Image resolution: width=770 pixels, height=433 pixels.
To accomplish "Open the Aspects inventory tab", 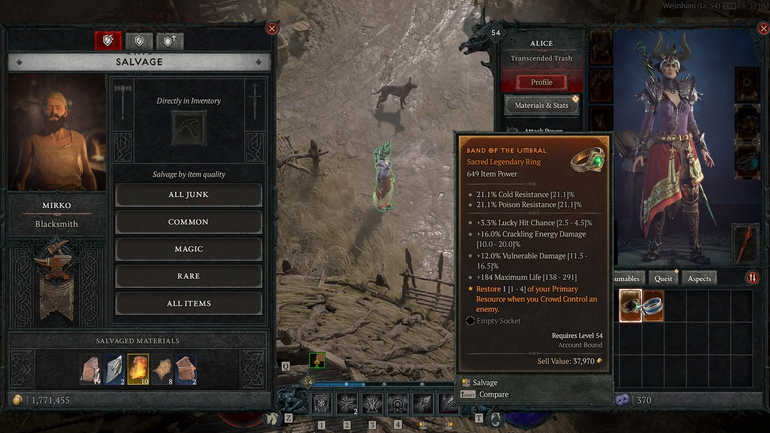I will 699,278.
